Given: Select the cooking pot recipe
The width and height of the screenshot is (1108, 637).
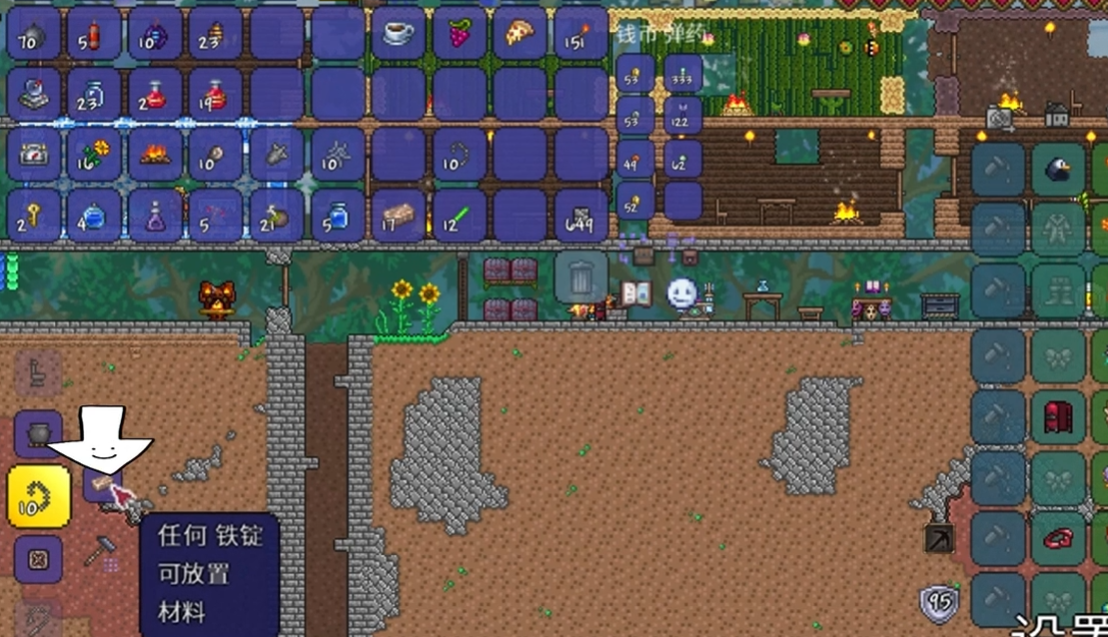Looking at the screenshot, I should point(39,434).
